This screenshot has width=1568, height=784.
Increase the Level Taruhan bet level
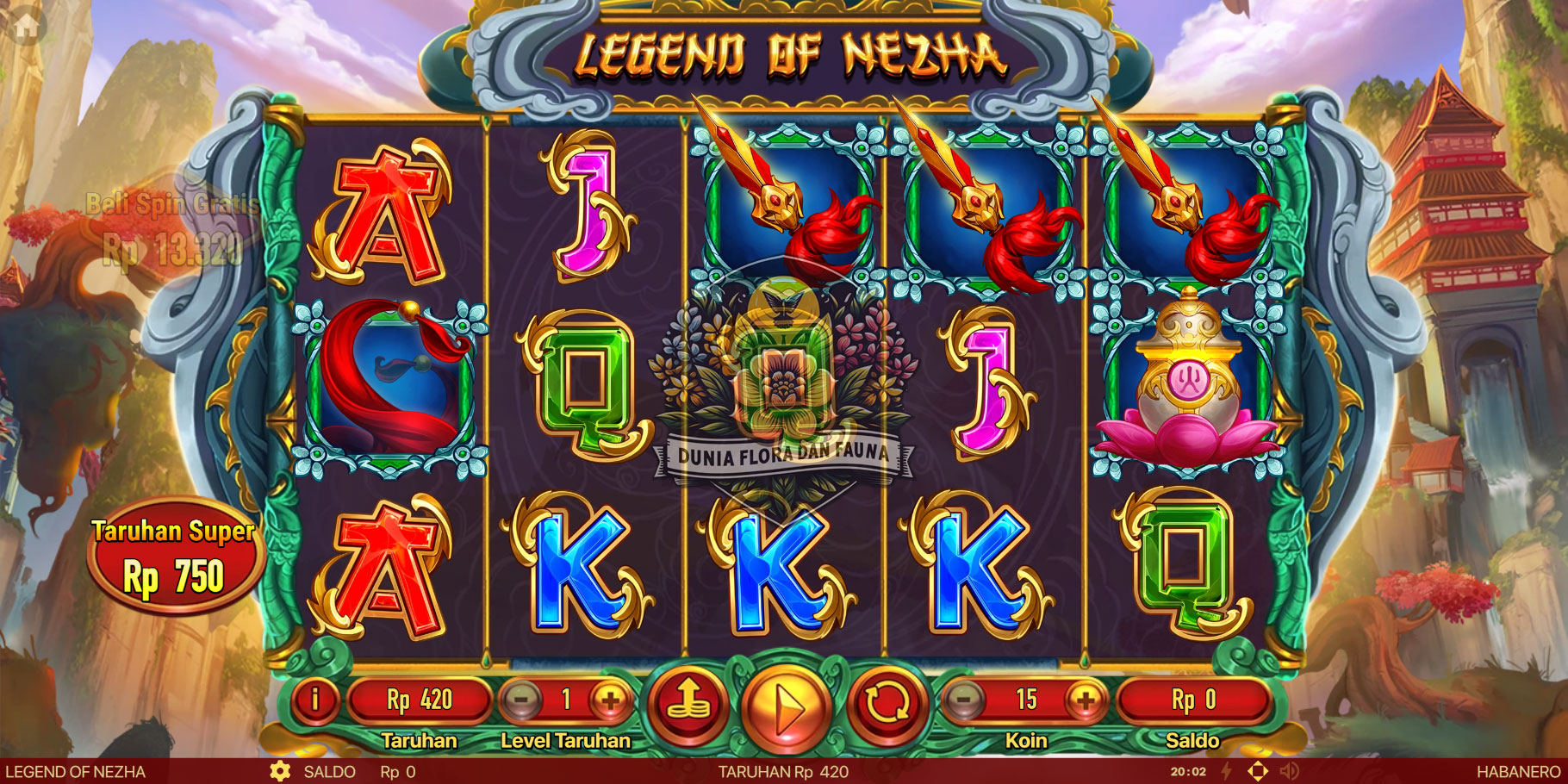click(x=610, y=700)
